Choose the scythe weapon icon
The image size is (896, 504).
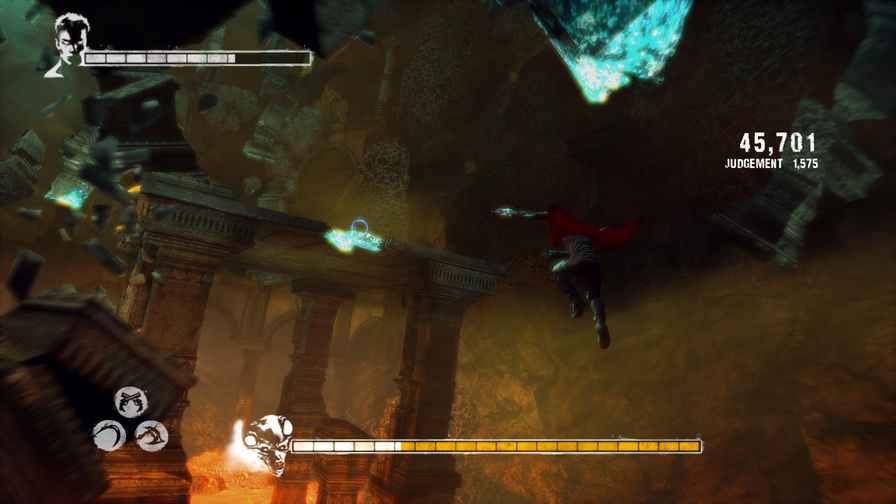click(108, 435)
